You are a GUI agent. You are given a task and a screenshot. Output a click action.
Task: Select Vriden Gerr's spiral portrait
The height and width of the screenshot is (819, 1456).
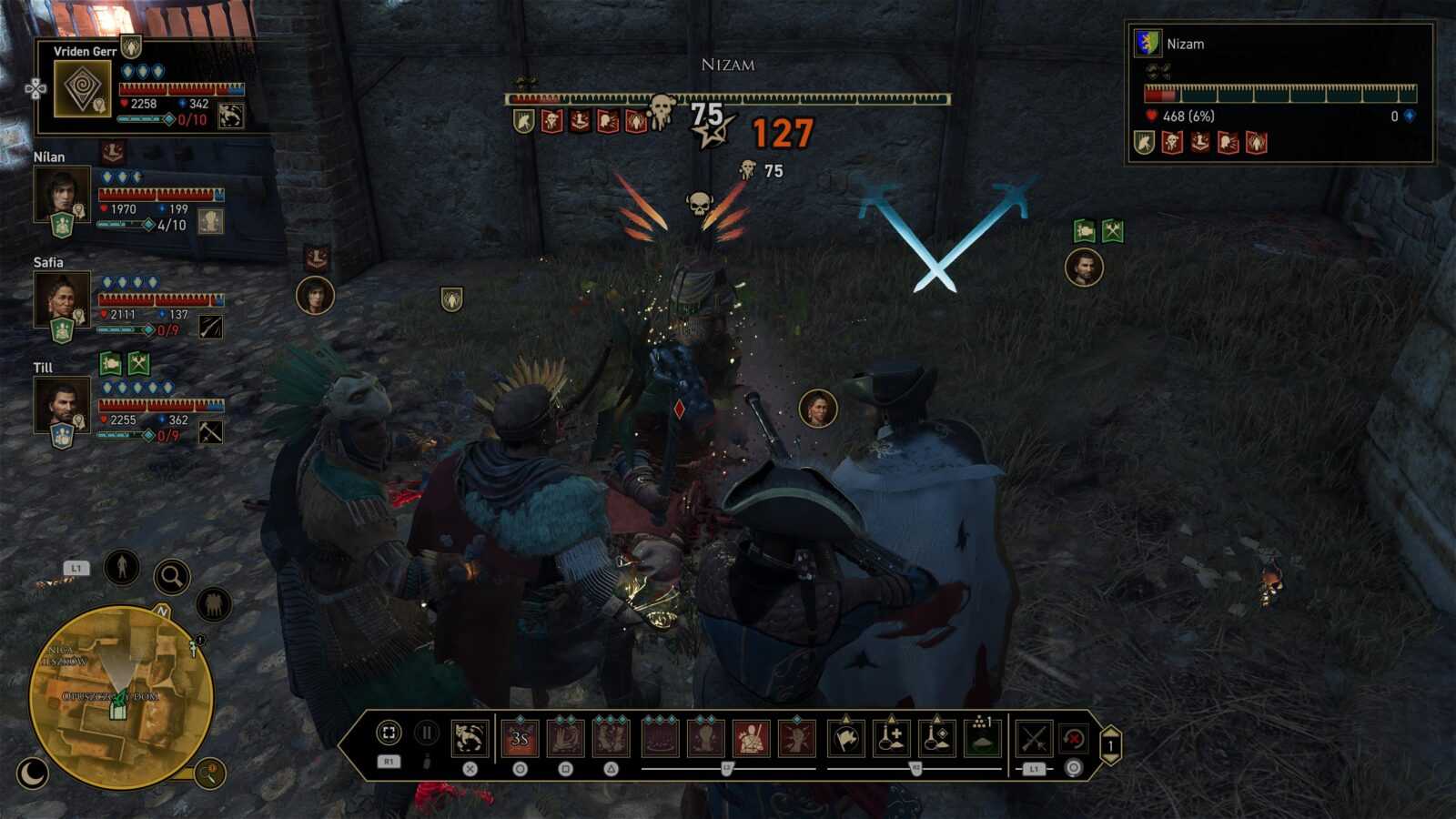click(x=83, y=88)
